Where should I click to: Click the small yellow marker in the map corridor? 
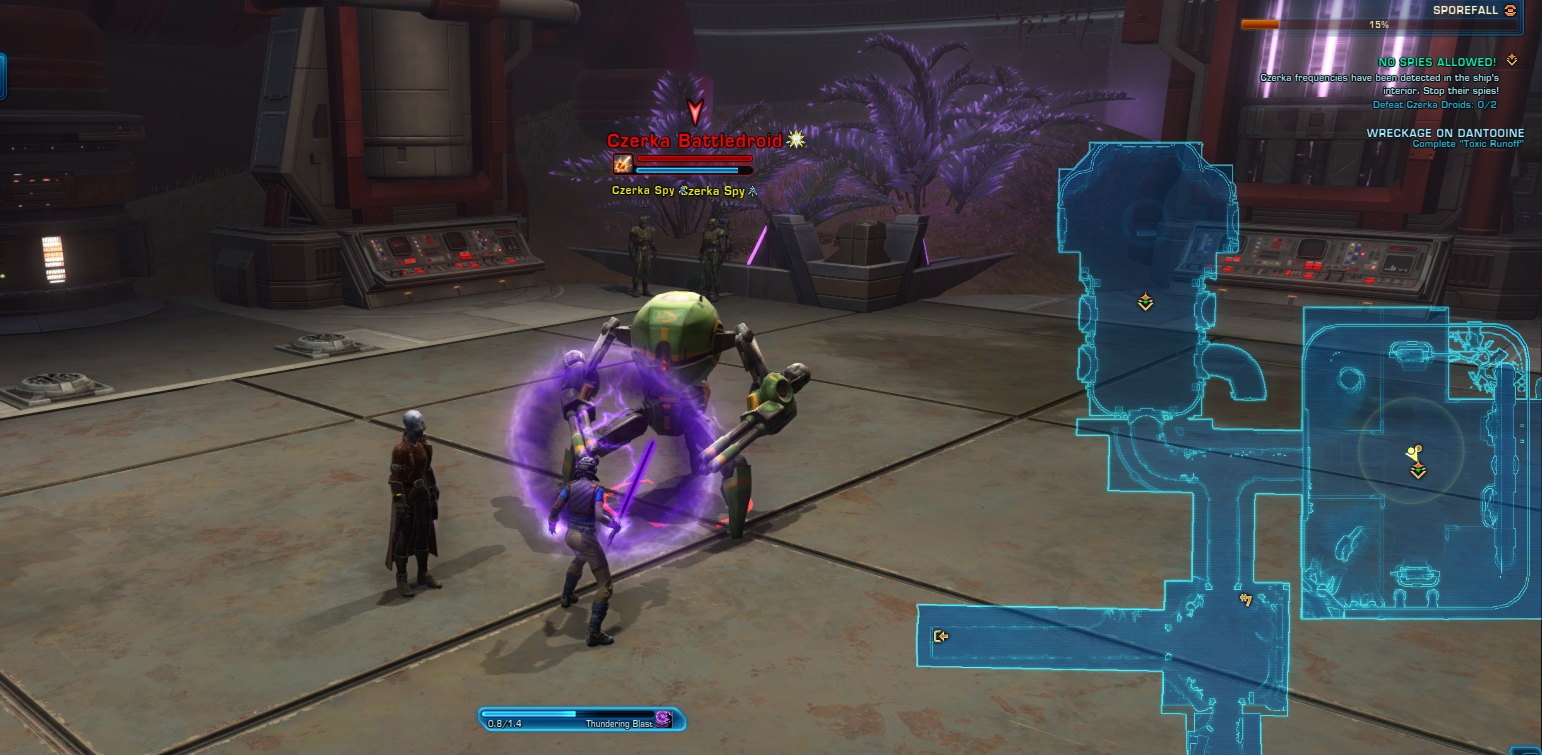coord(1246,600)
